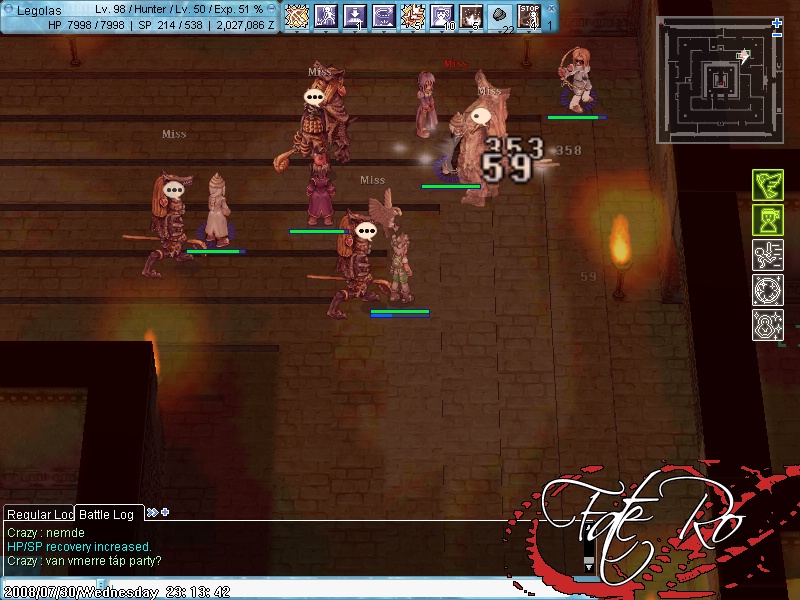800x600 pixels.
Task: Activate the first hotbar skill with crossed arrows
Action: click(x=298, y=16)
